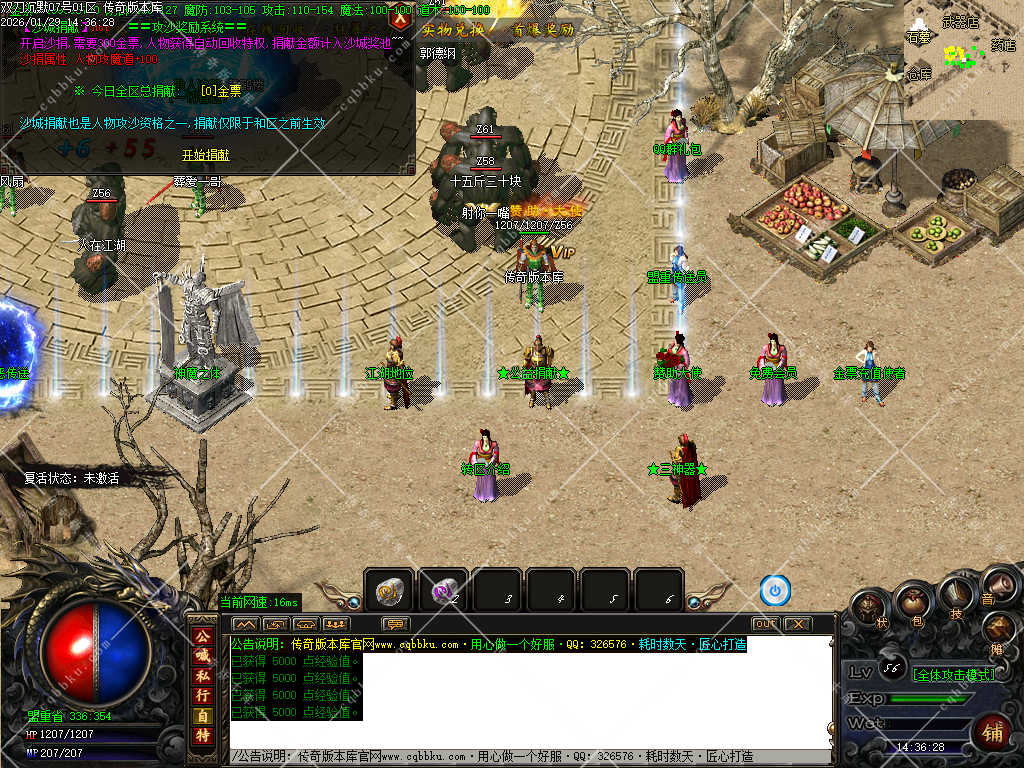
Task: Select the 喊 shout chat channel tab
Action: pyautogui.click(x=202, y=655)
